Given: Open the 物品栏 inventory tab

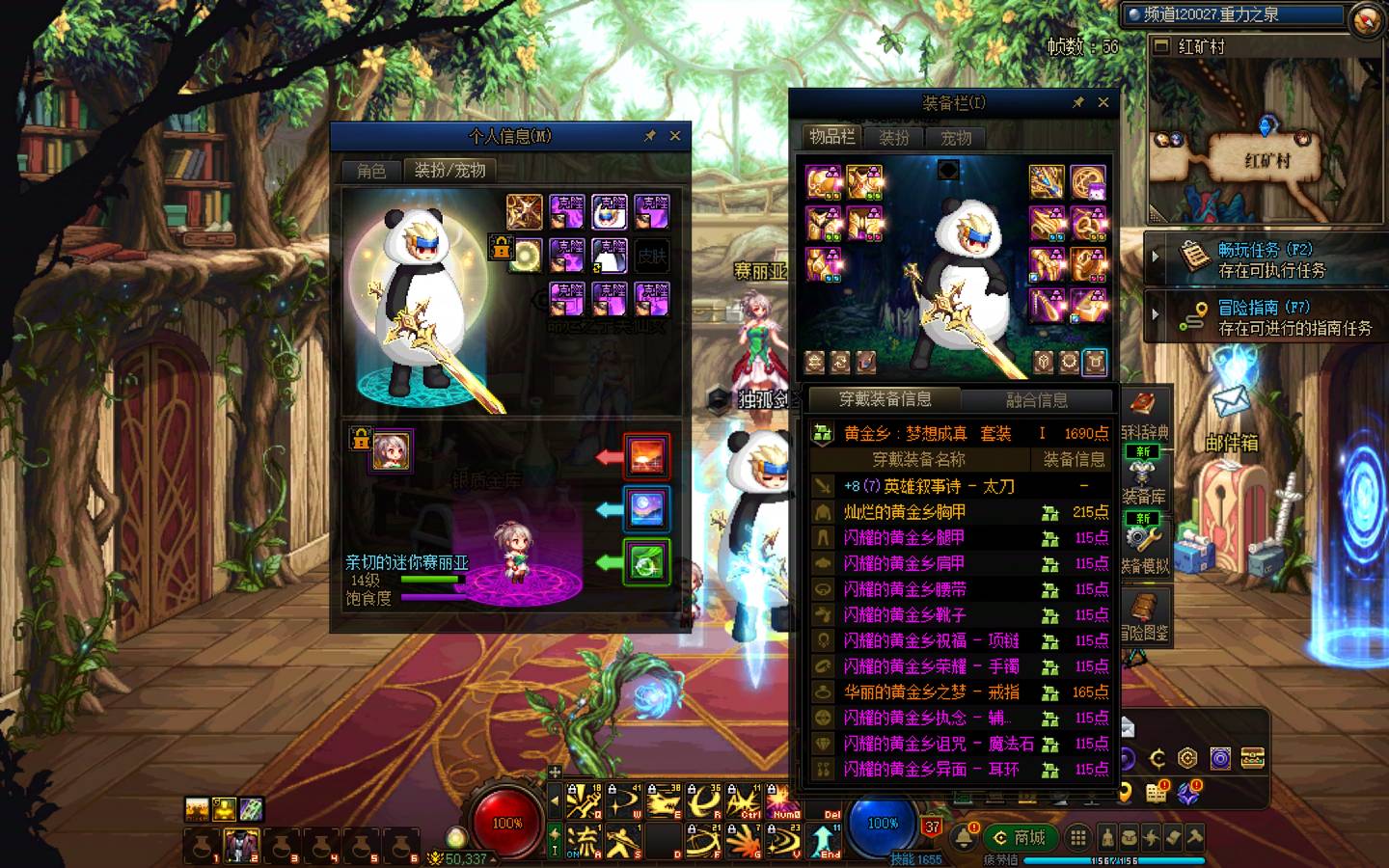Looking at the screenshot, I should (831, 137).
